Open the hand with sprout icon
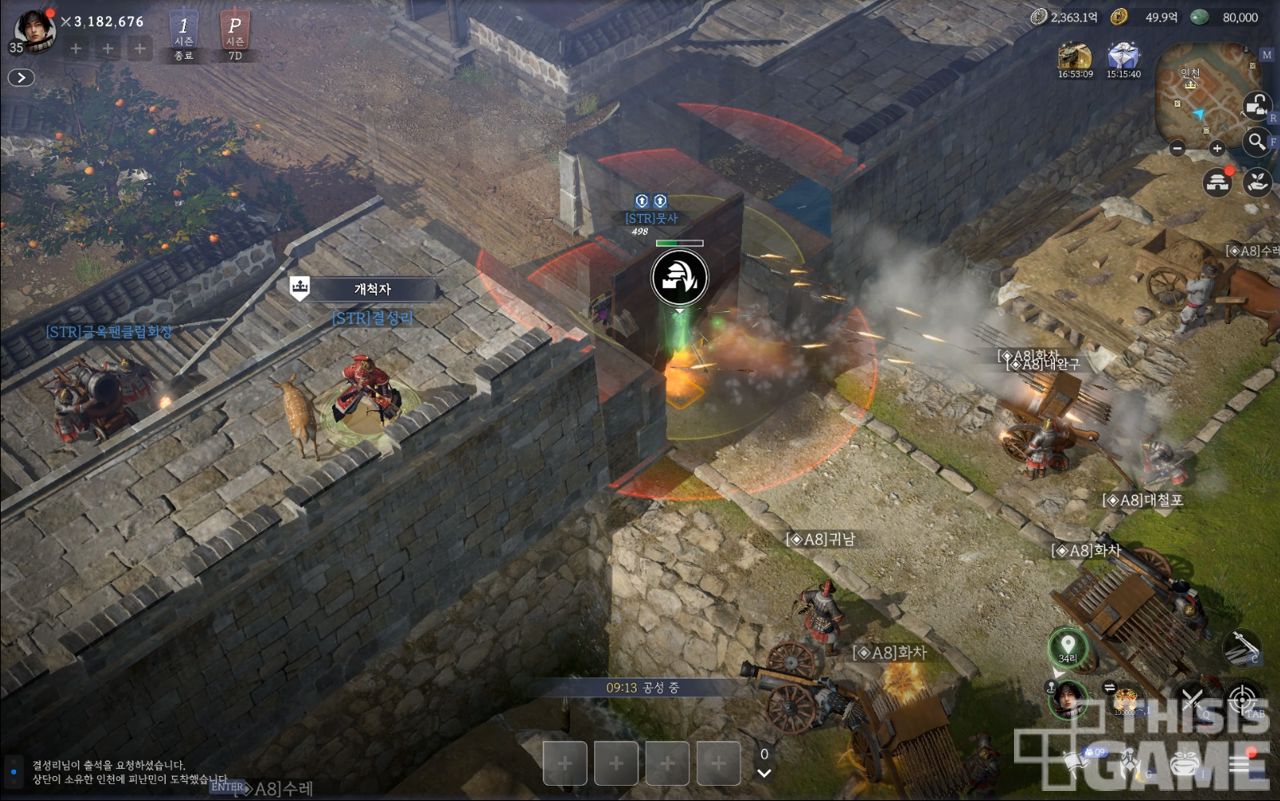This screenshot has height=801, width=1280. 1256,181
